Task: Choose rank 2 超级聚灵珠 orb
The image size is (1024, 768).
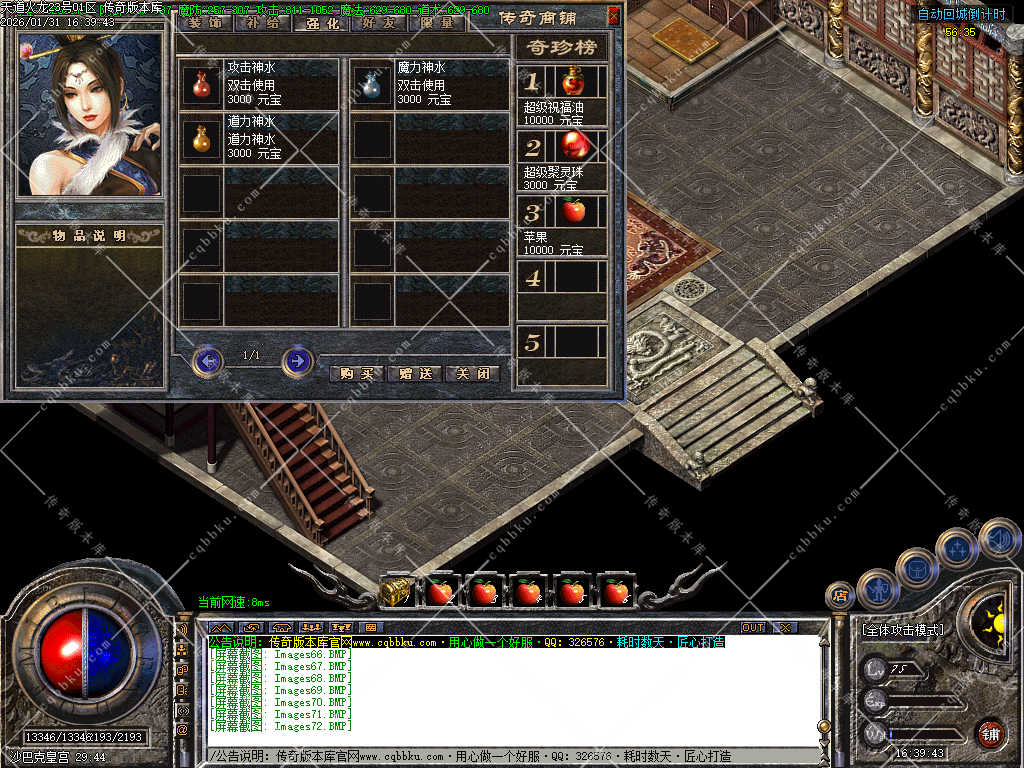Action: 573,147
